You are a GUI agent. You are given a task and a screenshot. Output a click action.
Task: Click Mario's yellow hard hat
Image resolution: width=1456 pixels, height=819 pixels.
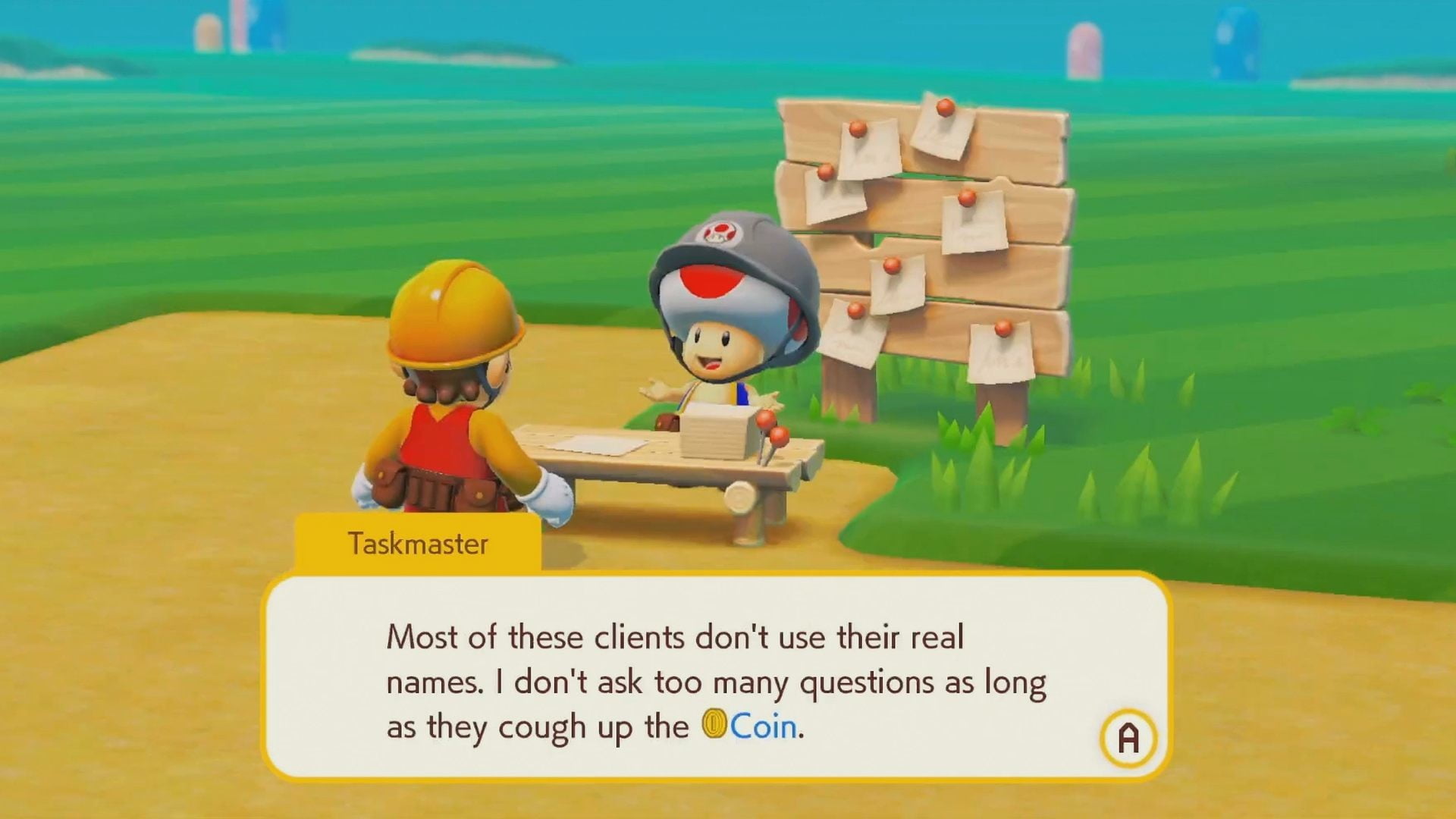[x=455, y=311]
